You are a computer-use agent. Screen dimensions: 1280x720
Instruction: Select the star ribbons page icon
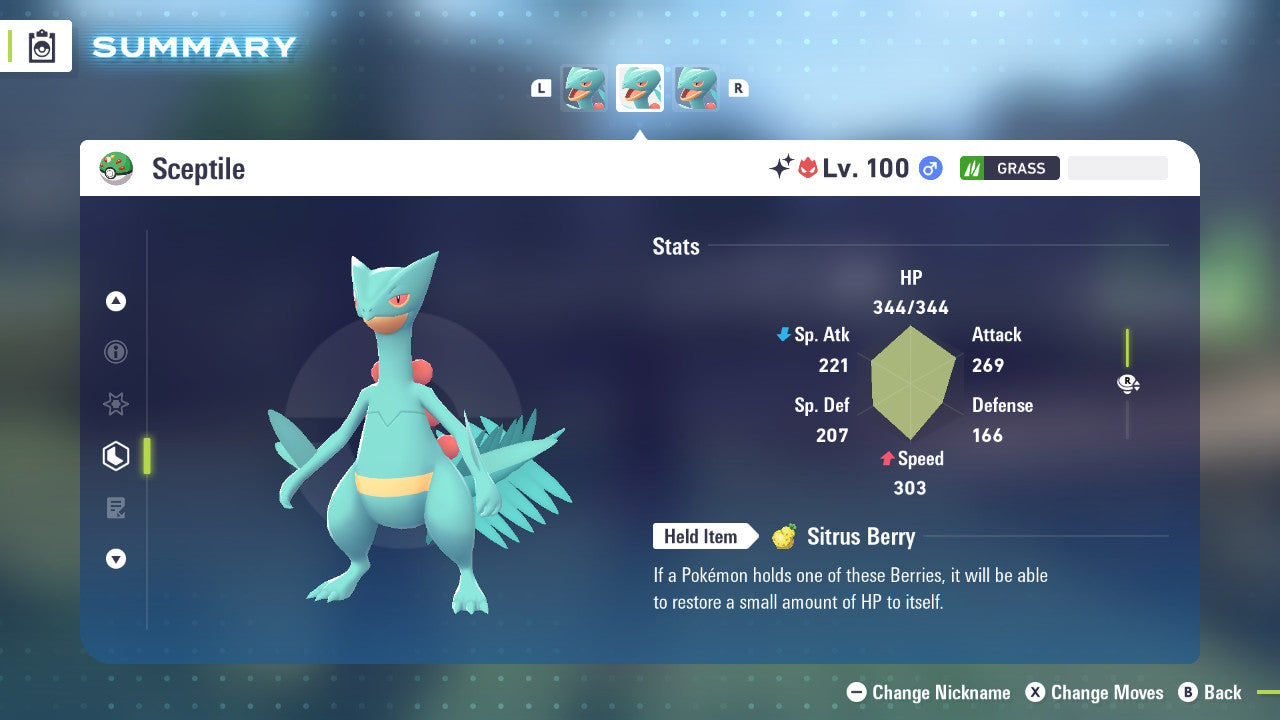point(116,404)
